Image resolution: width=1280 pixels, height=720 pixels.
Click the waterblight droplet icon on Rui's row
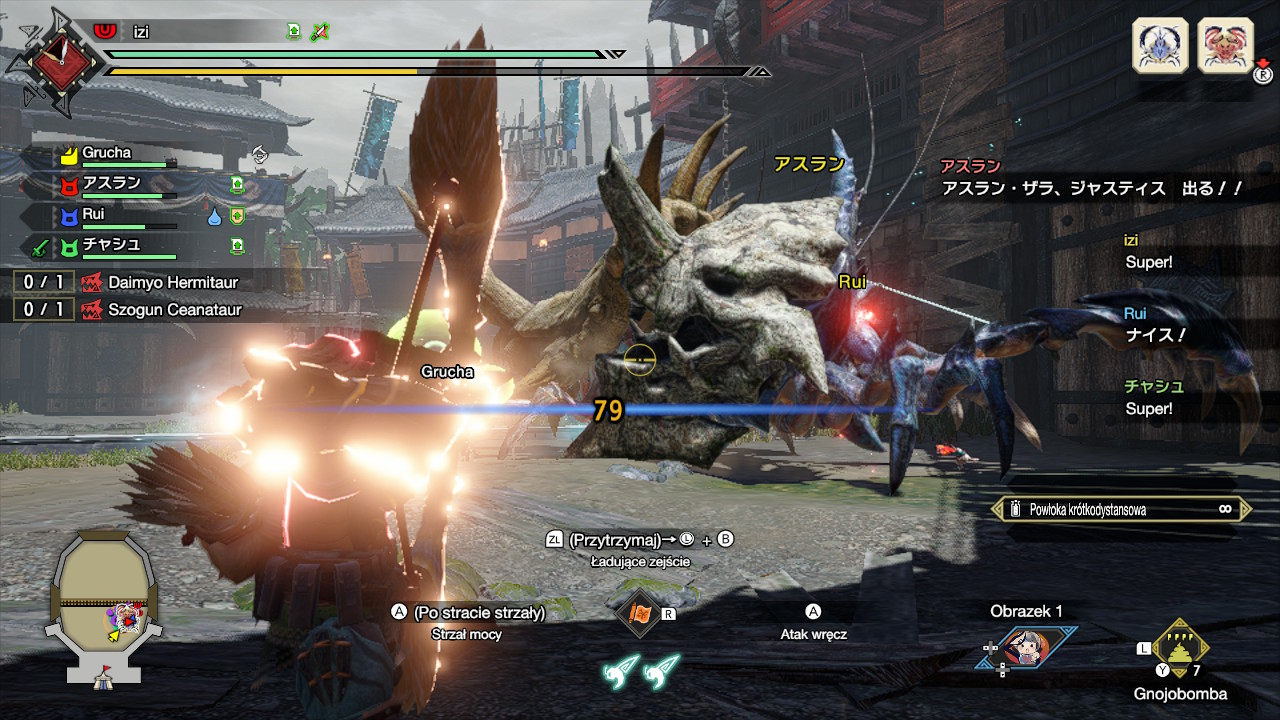(x=215, y=217)
